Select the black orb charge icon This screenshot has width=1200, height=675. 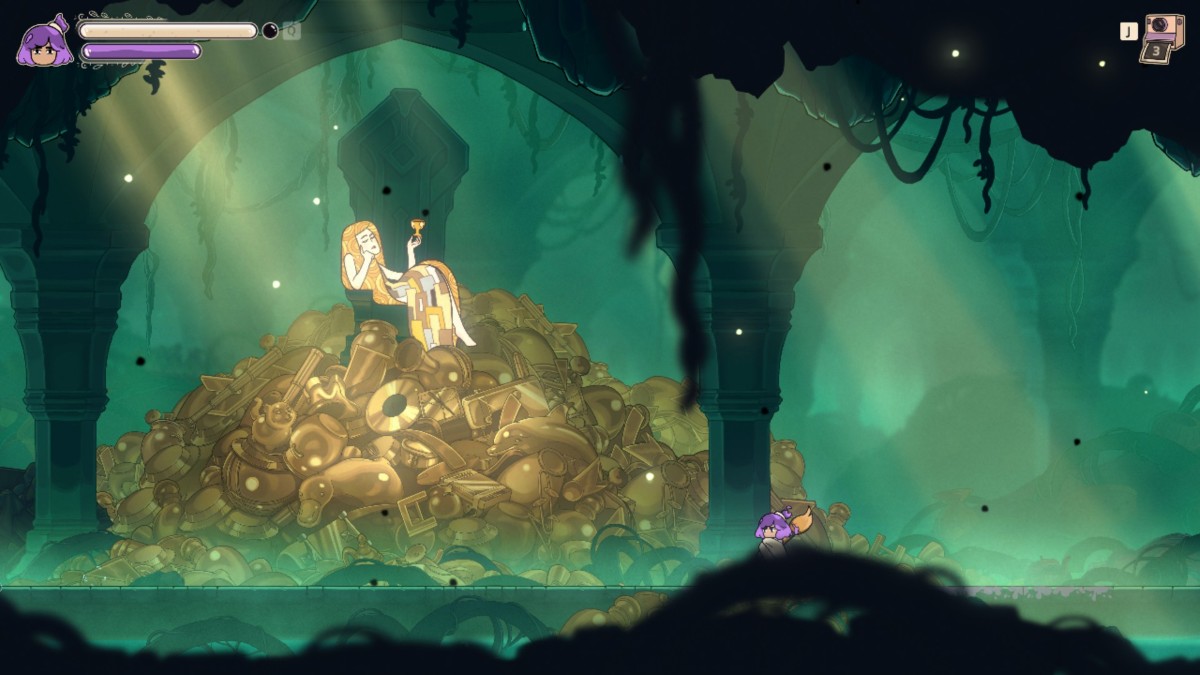(270, 31)
